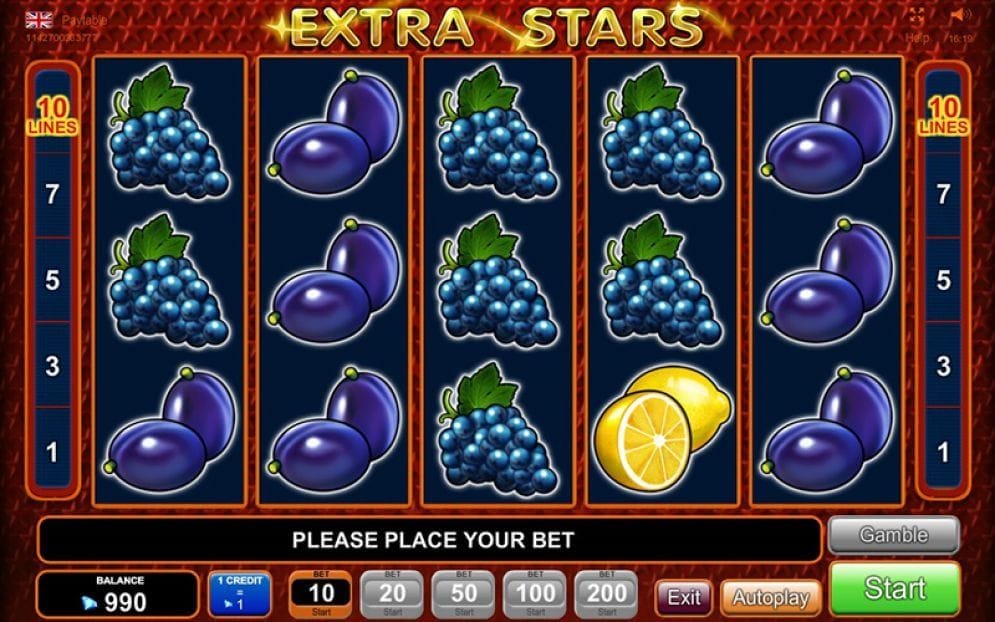Set the bet to 50
This screenshot has height=622, width=995.
coord(463,594)
